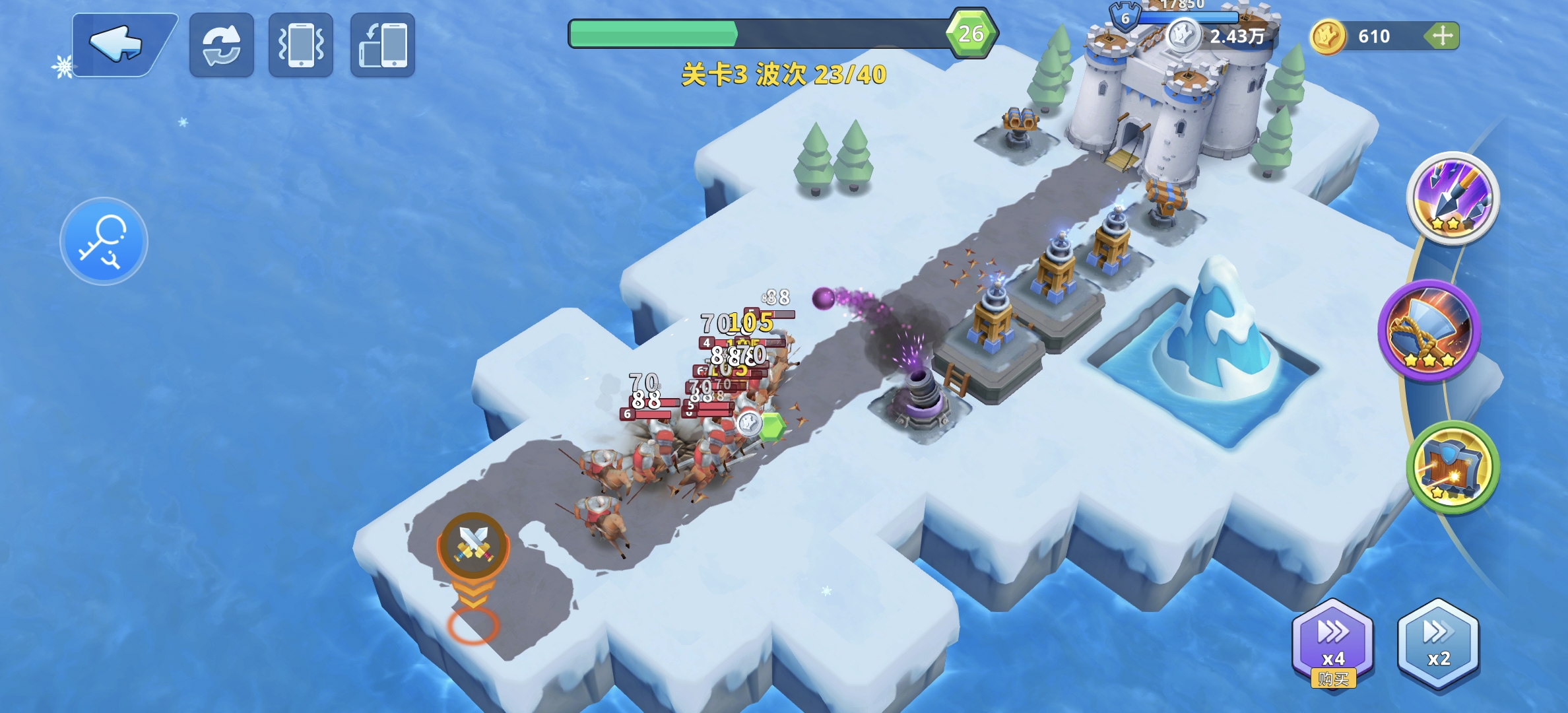Trigger the shield barricade skill
This screenshot has width=1568, height=713.
[x=1453, y=467]
